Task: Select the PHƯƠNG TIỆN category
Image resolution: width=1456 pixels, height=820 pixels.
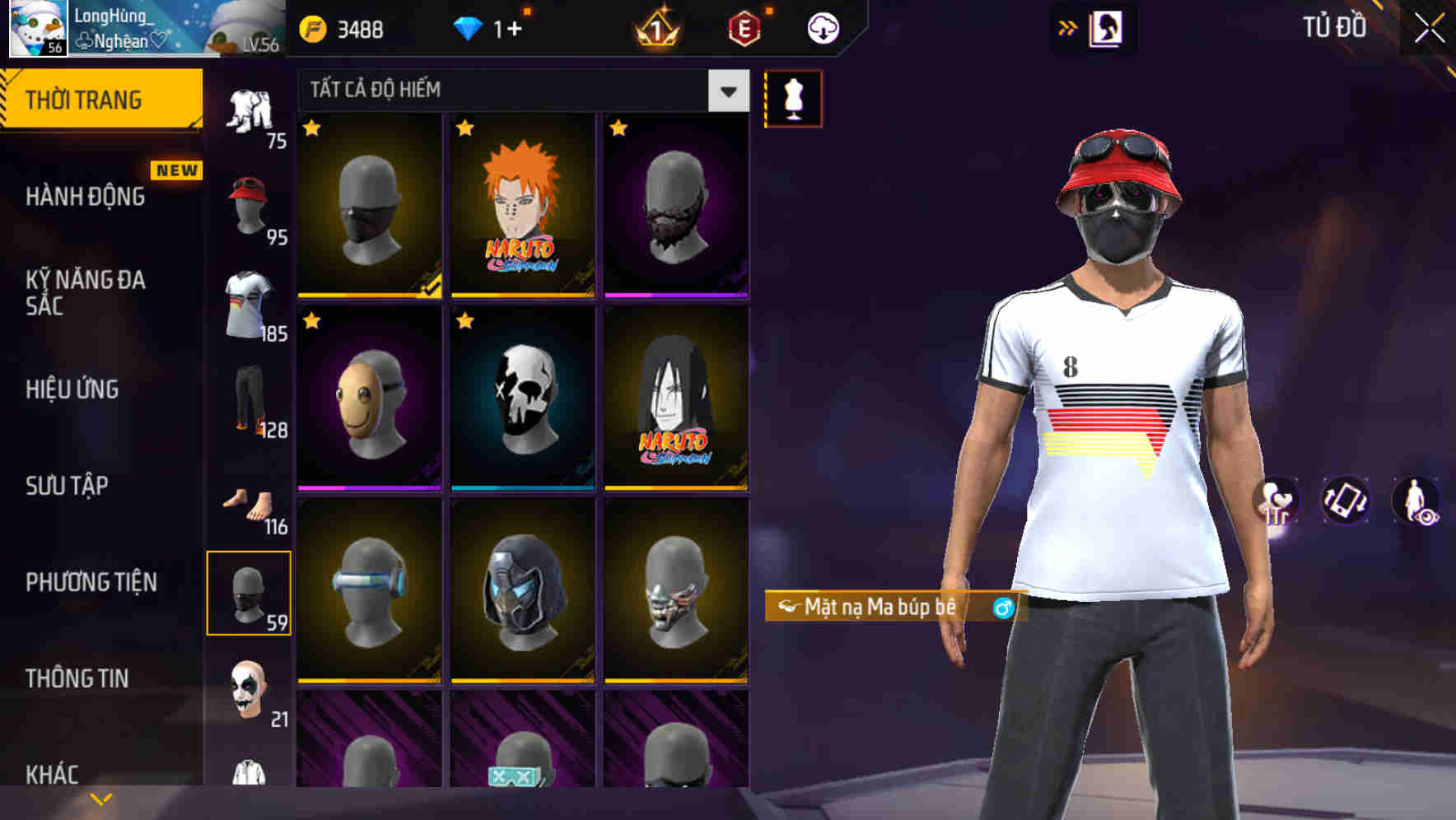Action: point(91,580)
